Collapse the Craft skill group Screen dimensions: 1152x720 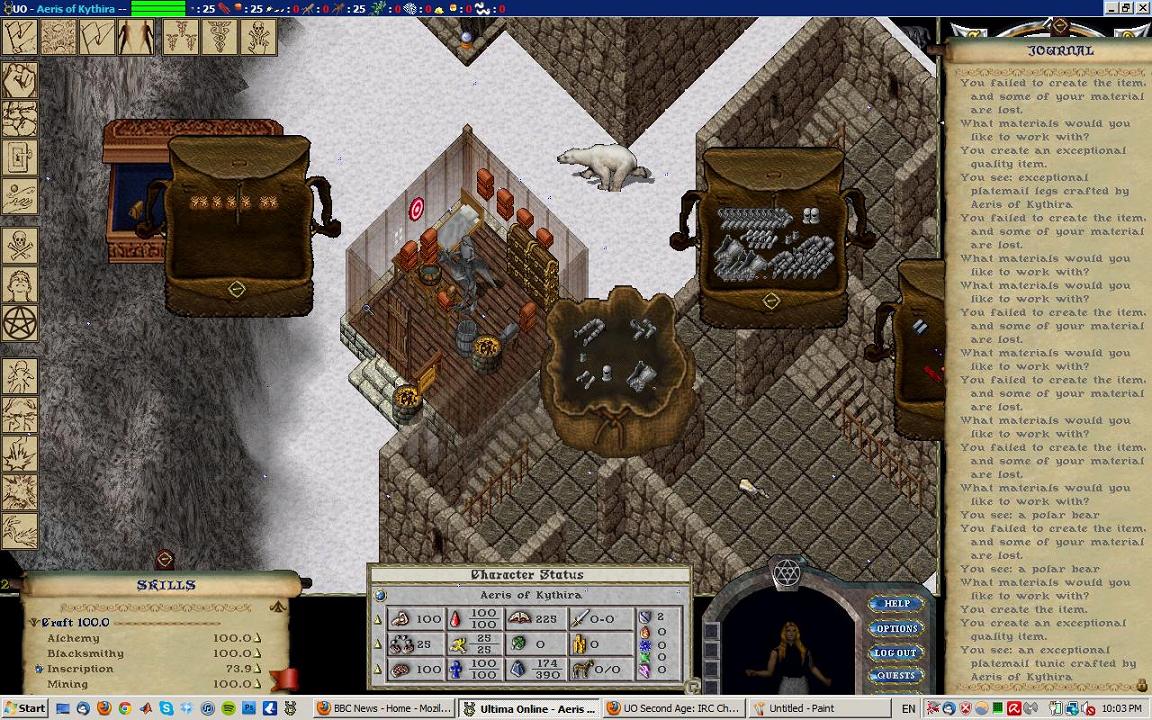pyautogui.click(x=34, y=622)
